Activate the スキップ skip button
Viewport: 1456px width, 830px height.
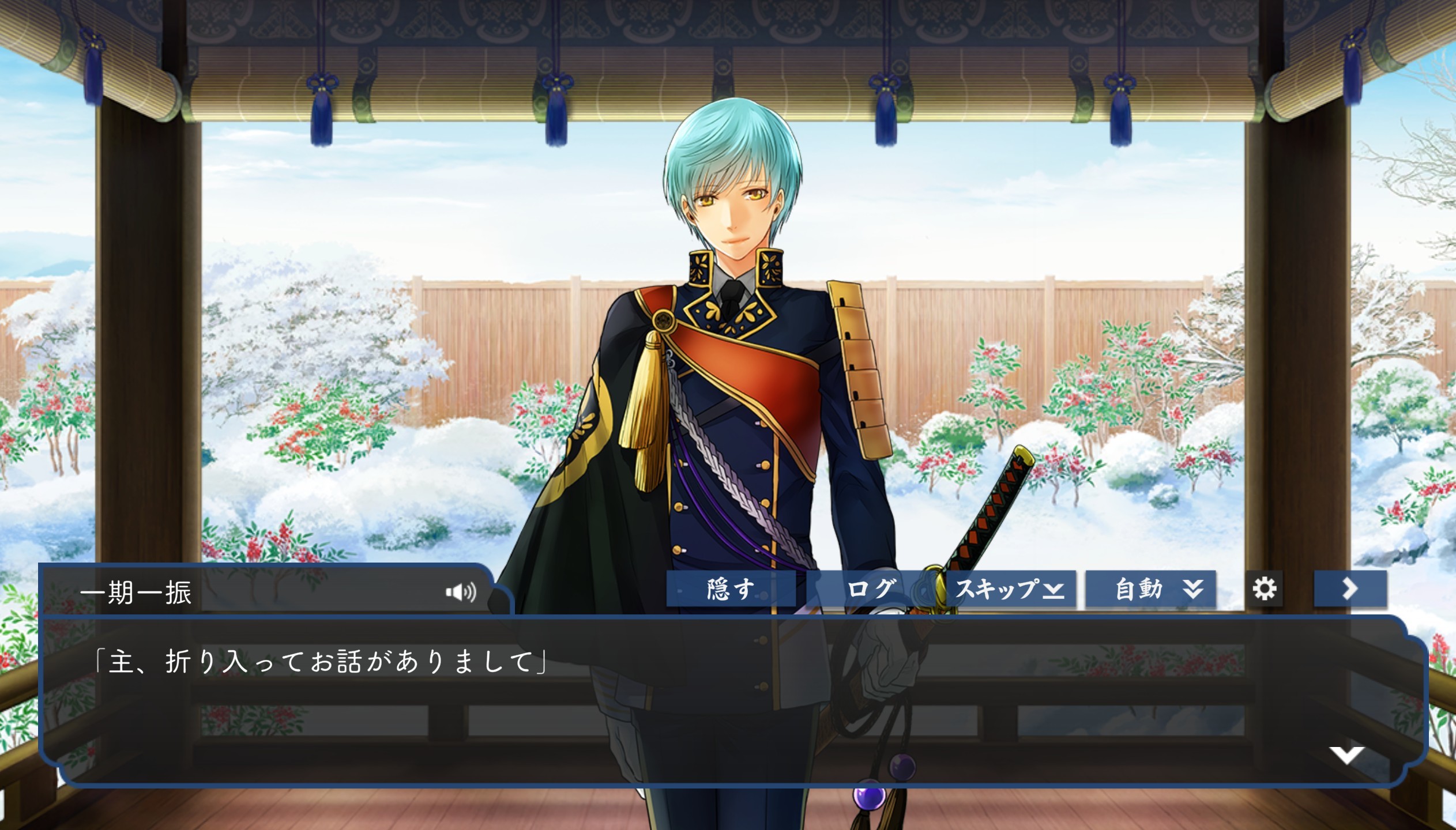point(1010,589)
